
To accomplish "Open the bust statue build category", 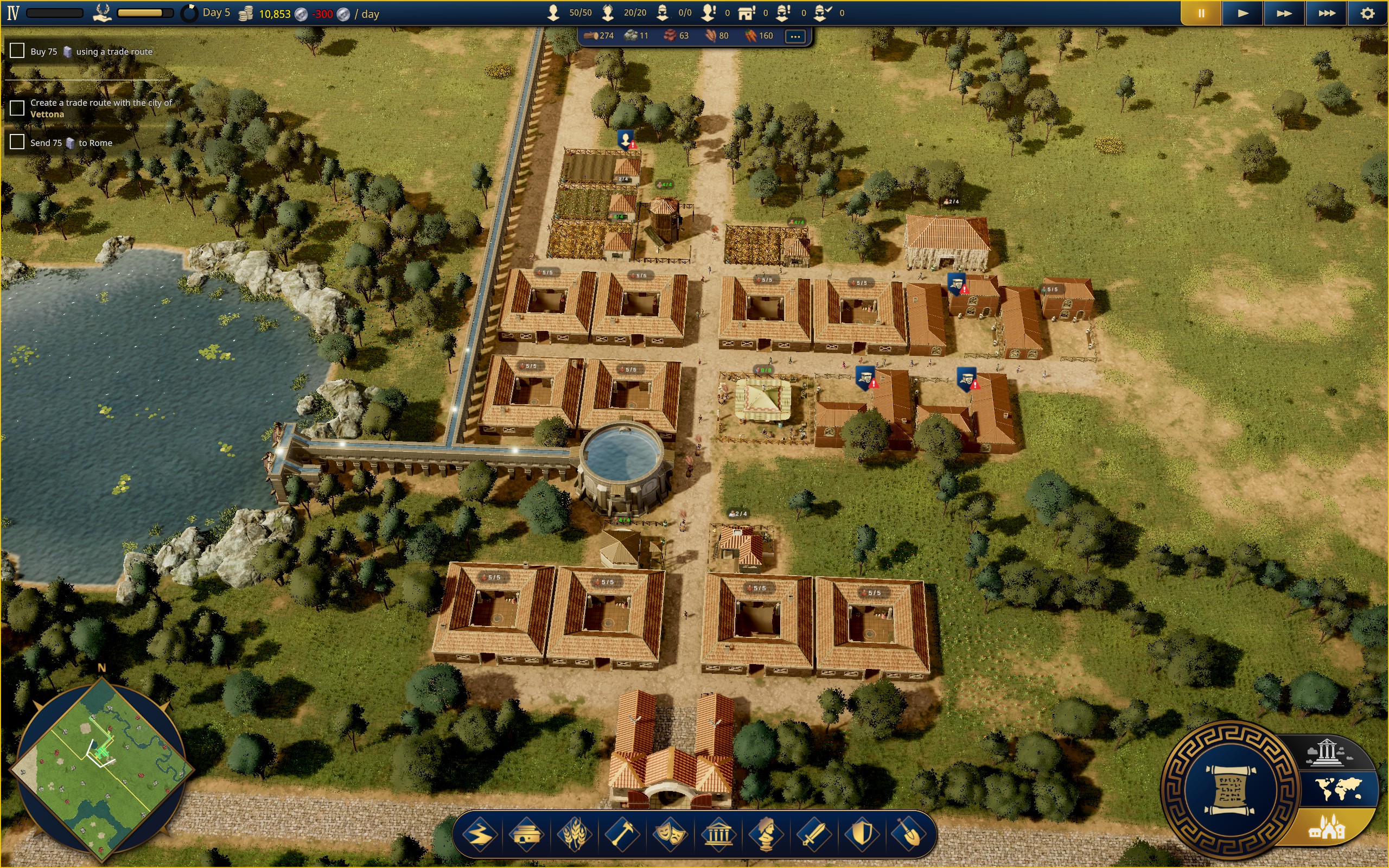I will coord(766,834).
